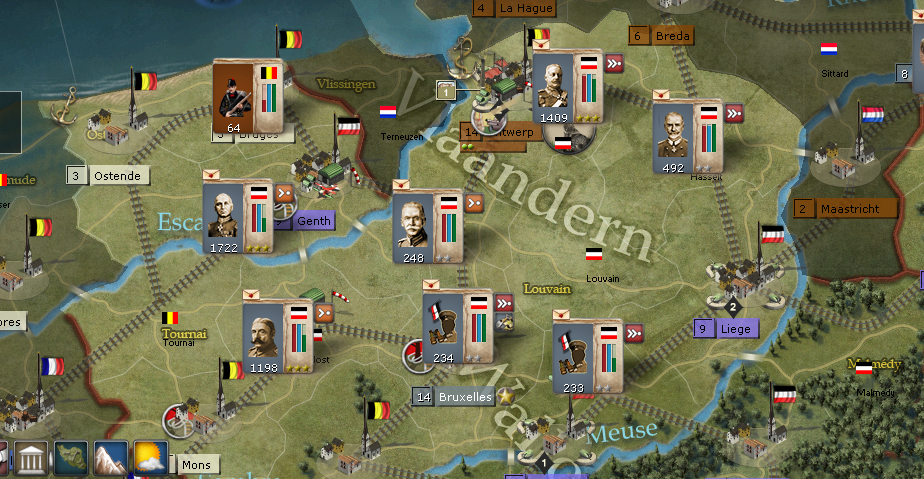Show the sun and cloud weather filter
Screen dimensions: 924x479
pyautogui.click(x=149, y=458)
